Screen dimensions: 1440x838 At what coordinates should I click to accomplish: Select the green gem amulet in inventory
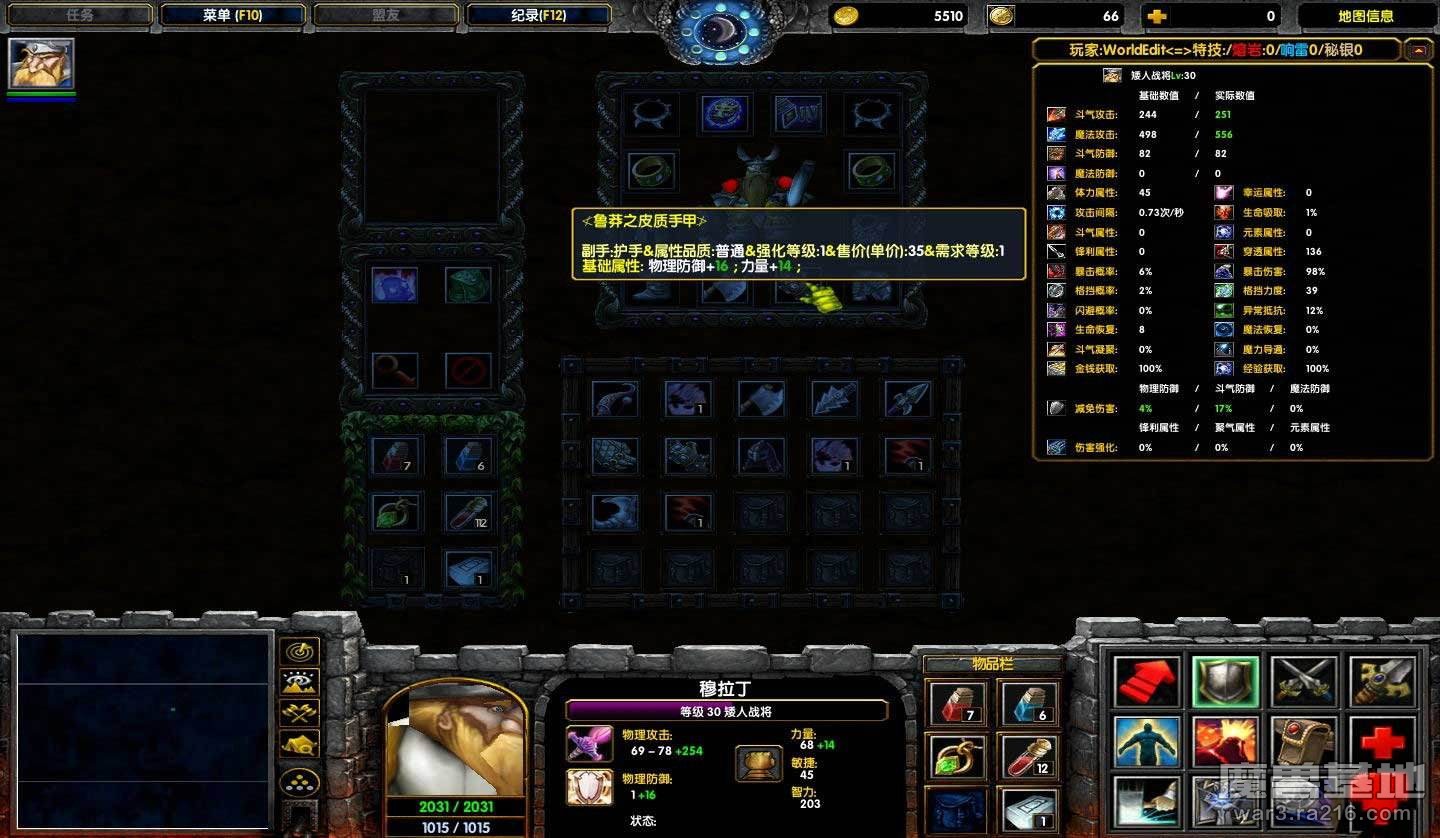tap(957, 756)
